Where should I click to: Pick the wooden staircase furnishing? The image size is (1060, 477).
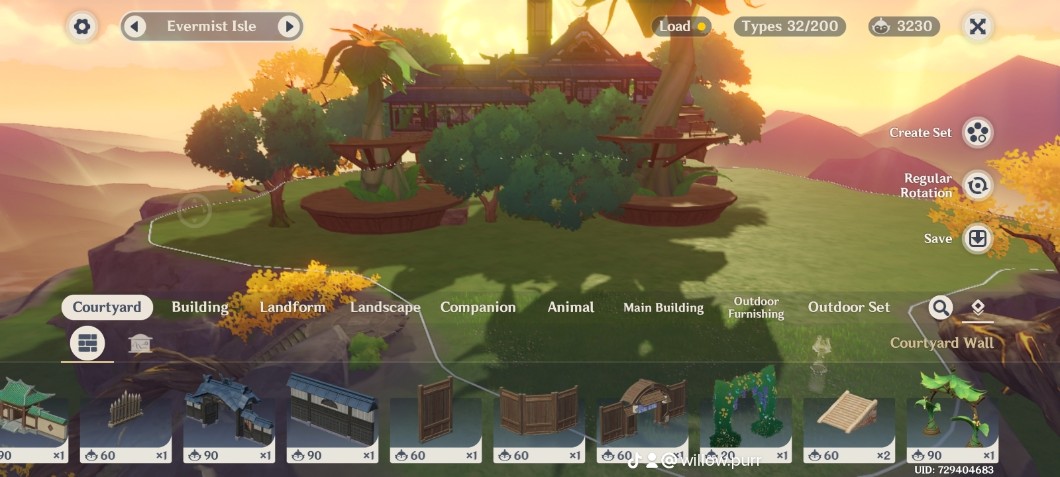pyautogui.click(x=848, y=410)
